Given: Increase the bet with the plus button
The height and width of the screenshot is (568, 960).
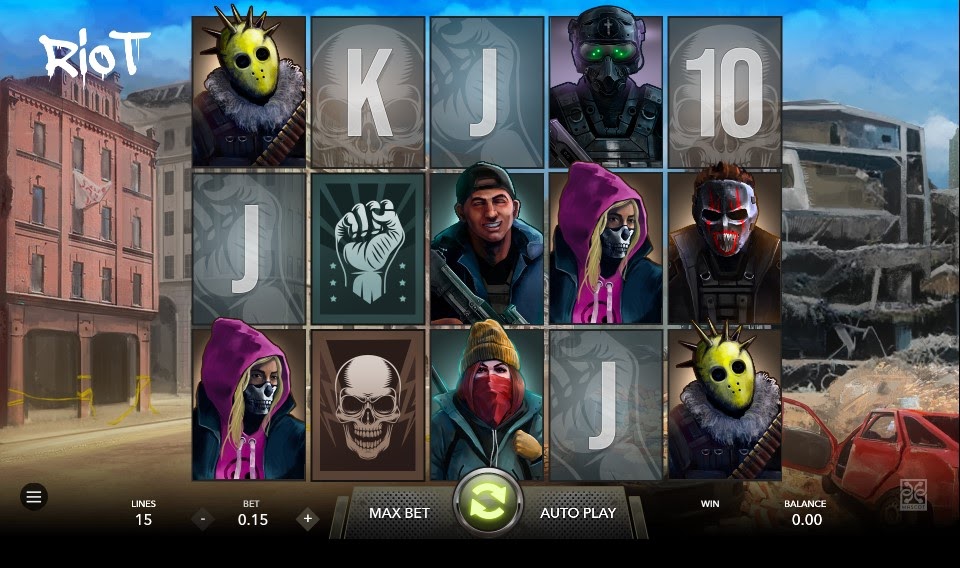Looking at the screenshot, I should [x=308, y=519].
